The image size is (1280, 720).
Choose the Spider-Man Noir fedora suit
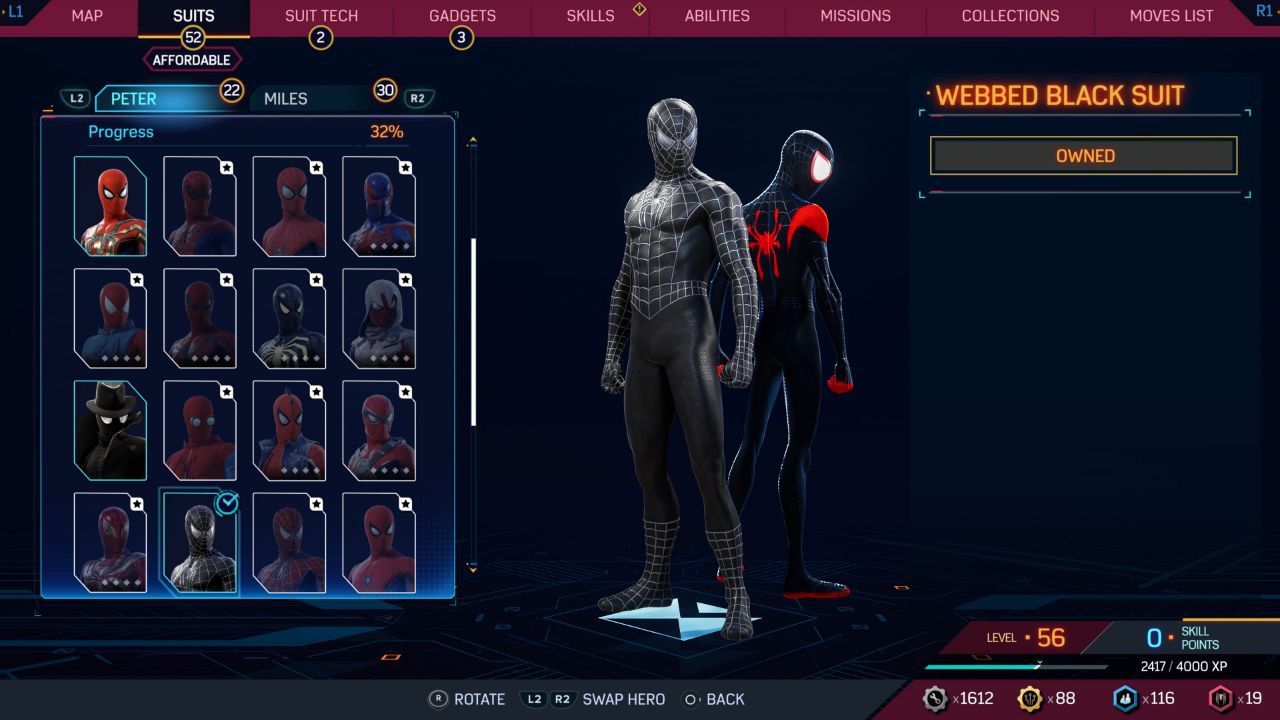(x=110, y=430)
